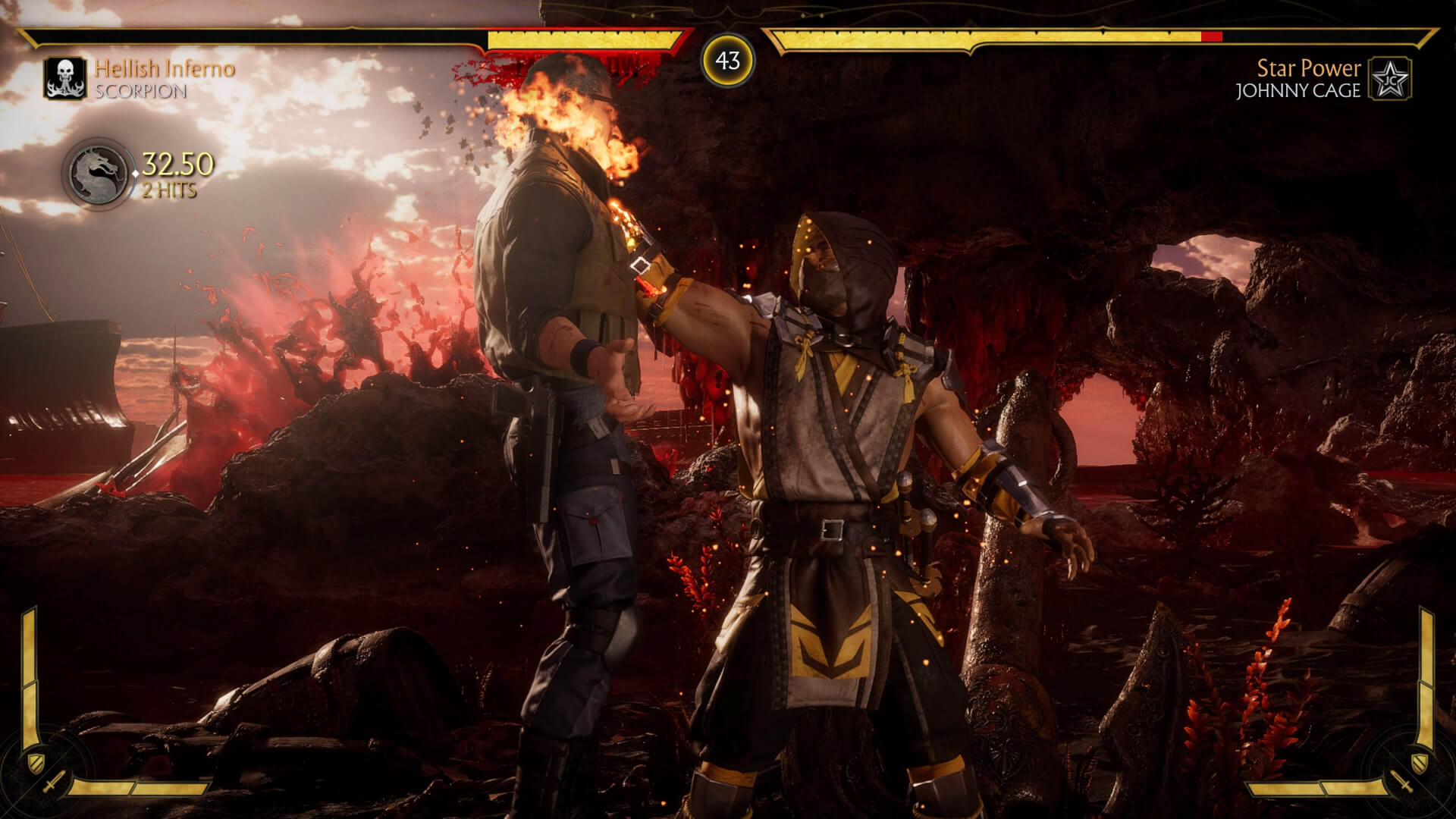Select Scorpion's offensive sword meter icon
This screenshot has width=1456, height=819.
53,783
